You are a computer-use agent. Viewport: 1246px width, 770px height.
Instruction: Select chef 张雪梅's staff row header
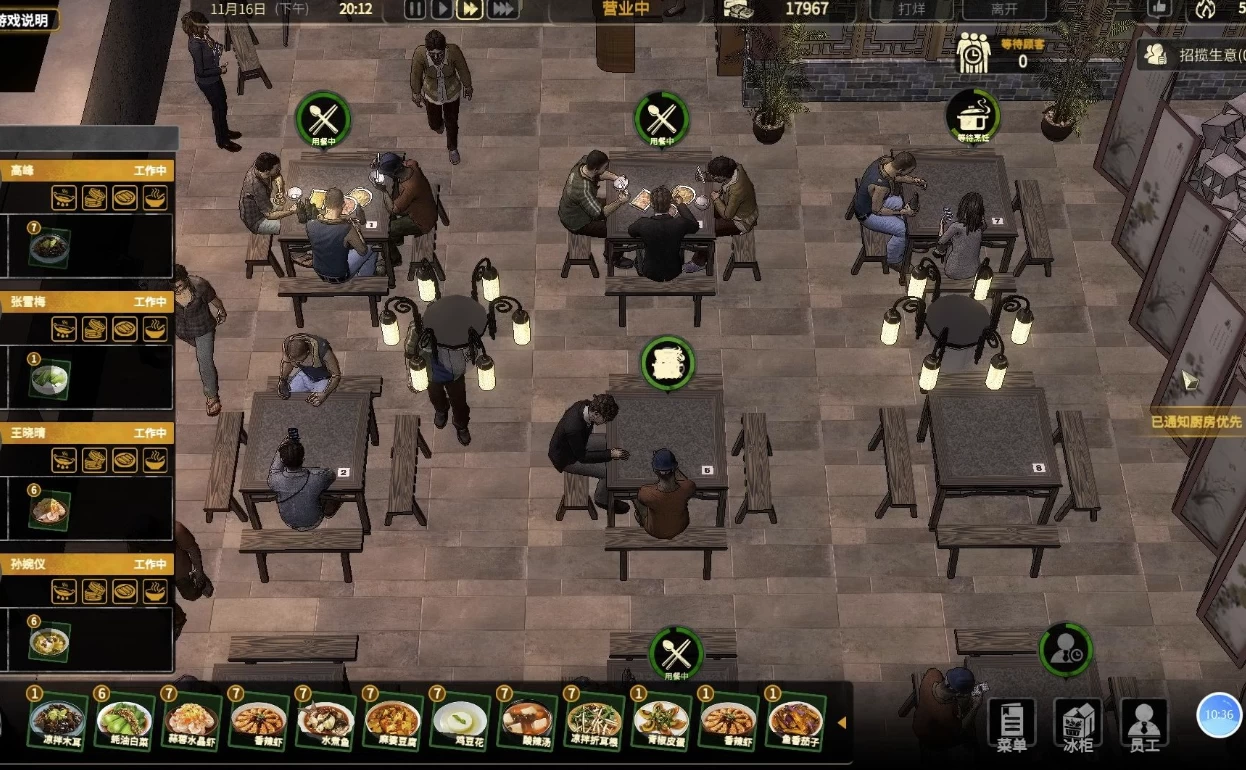86,302
